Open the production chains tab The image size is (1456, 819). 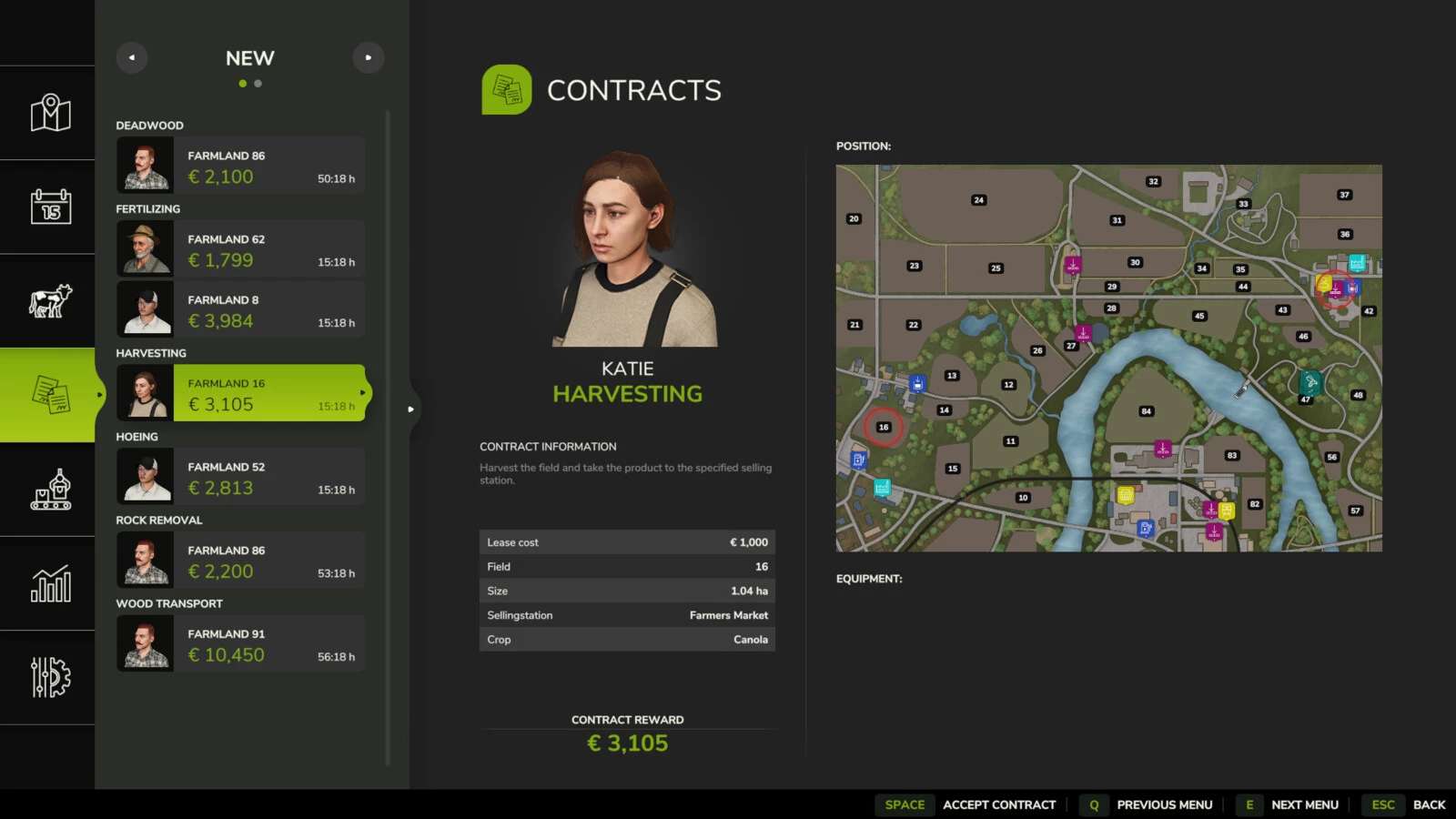[50, 490]
